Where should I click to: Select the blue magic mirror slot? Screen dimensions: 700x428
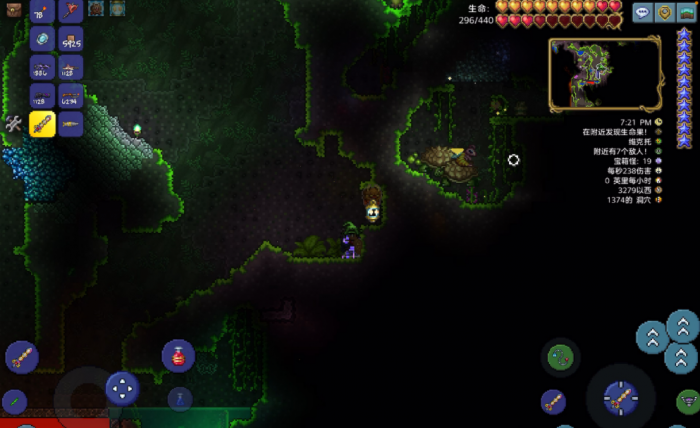click(x=42, y=40)
